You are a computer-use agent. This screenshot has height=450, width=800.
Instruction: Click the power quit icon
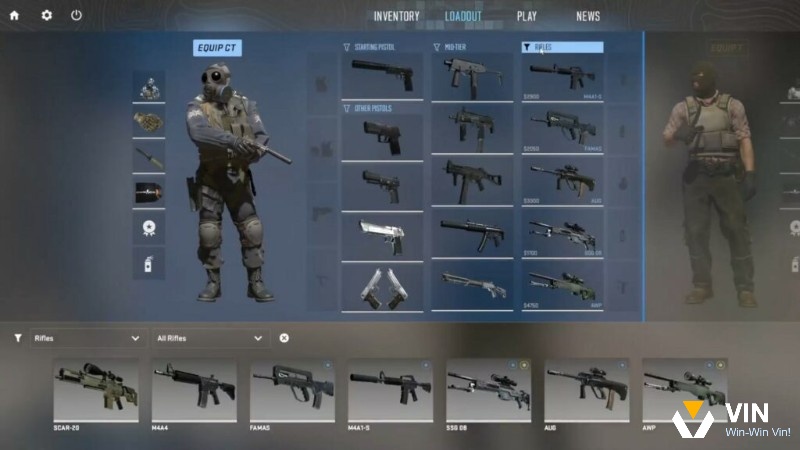(77, 16)
